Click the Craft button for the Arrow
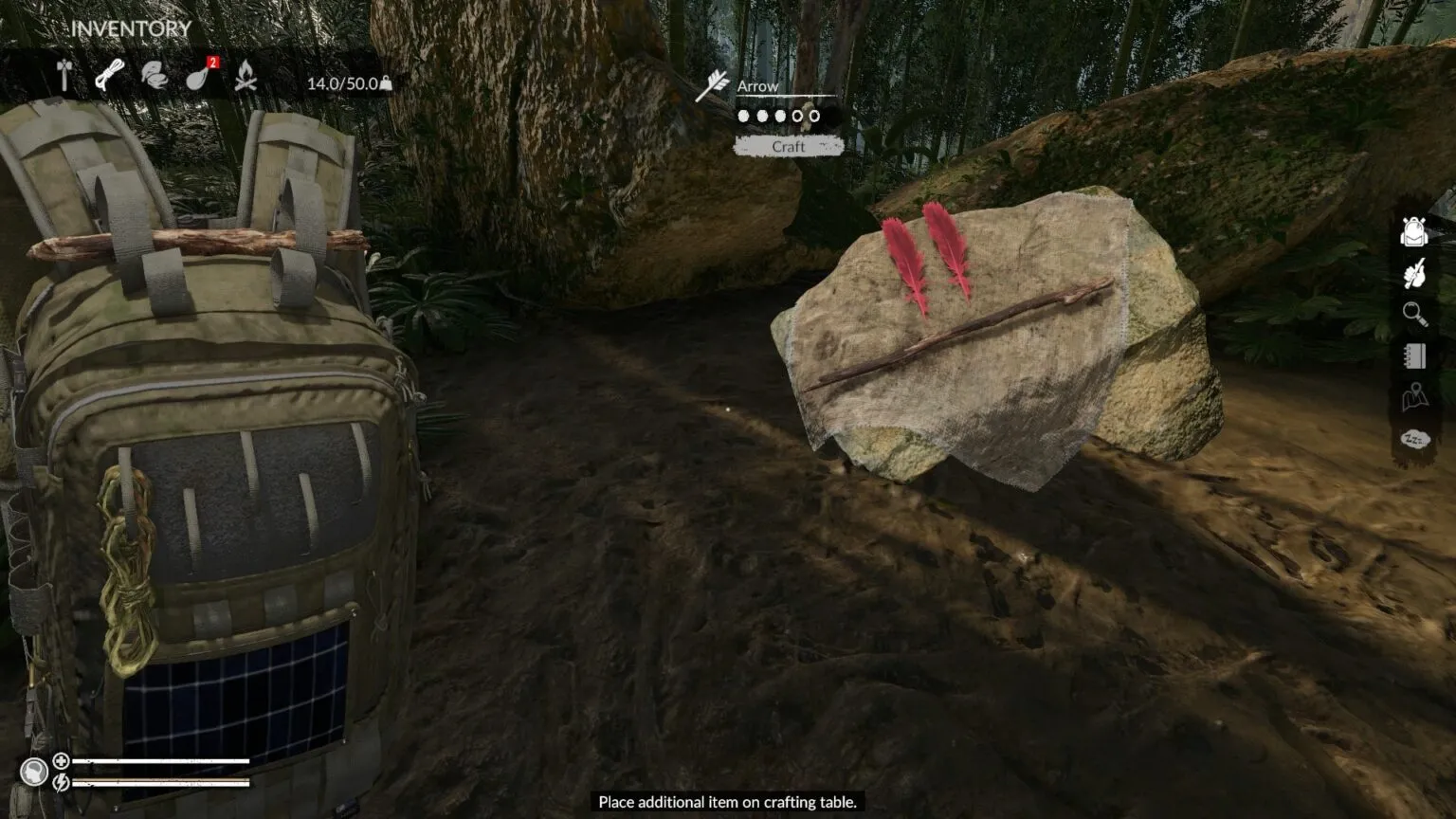The height and width of the screenshot is (819, 1456). pyautogui.click(x=788, y=147)
